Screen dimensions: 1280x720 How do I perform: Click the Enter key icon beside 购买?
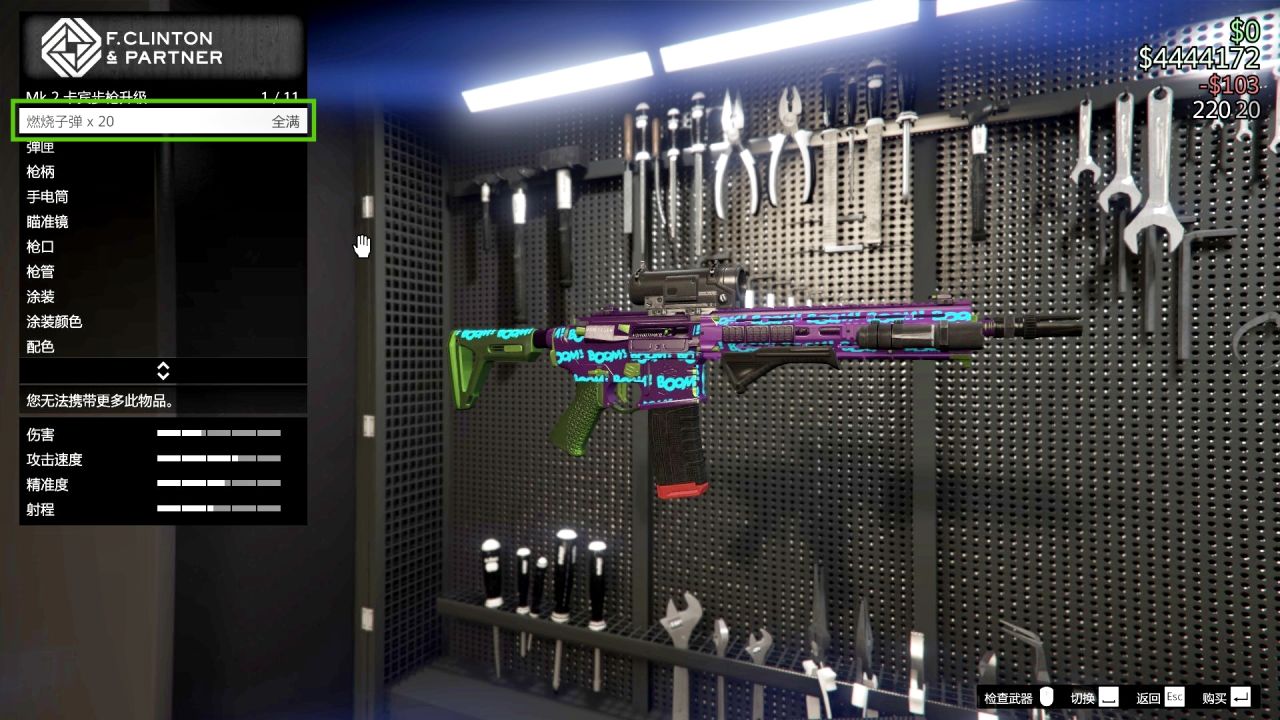click(x=1240, y=697)
